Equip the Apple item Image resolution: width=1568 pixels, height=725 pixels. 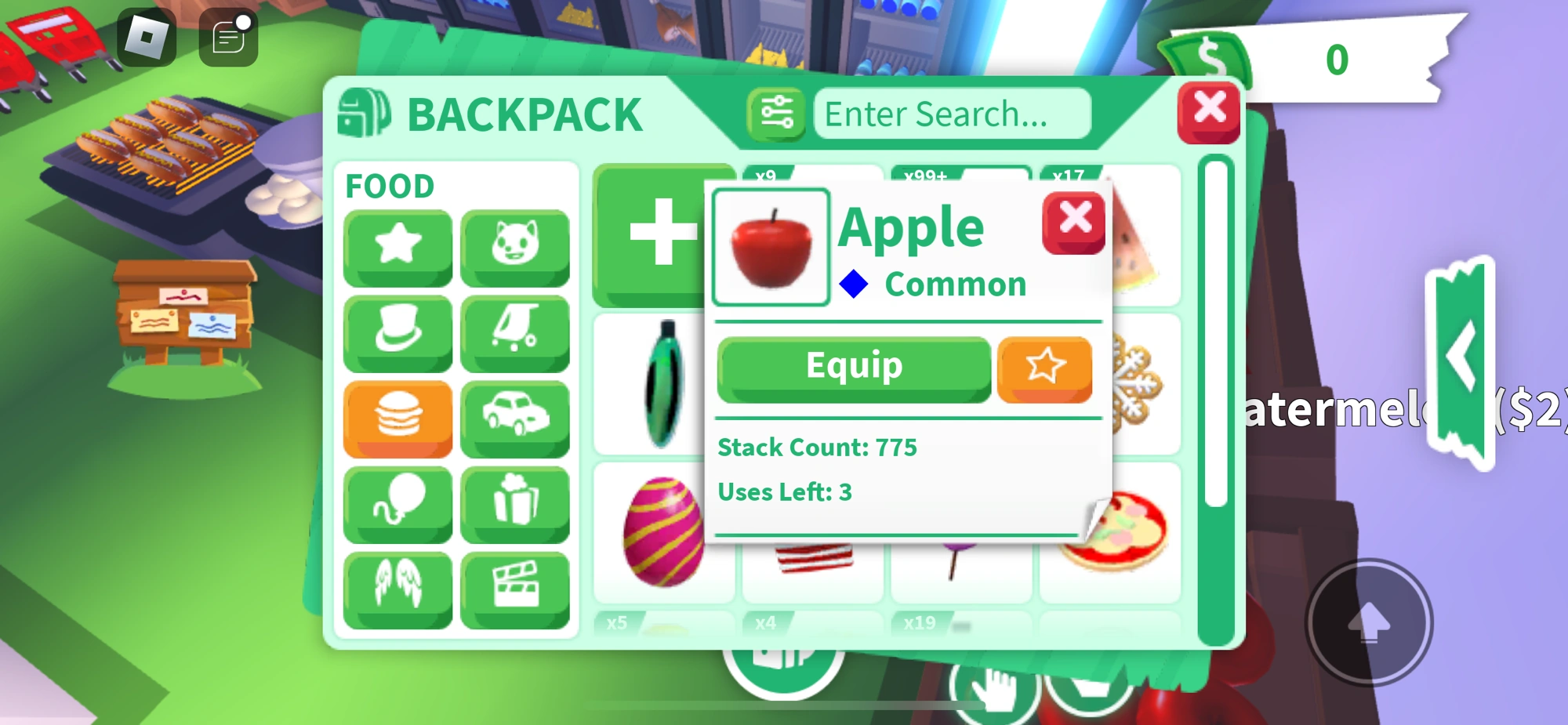853,364
